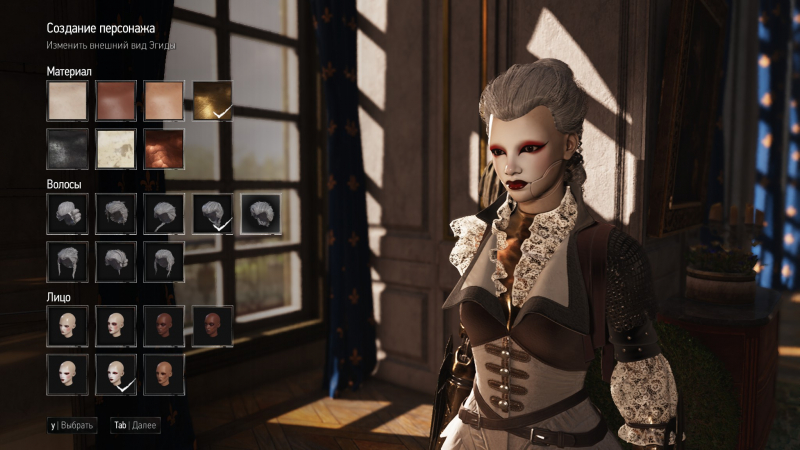The width and height of the screenshot is (800, 450).
Task: Select the checkmarked pale face option
Action: [115, 374]
